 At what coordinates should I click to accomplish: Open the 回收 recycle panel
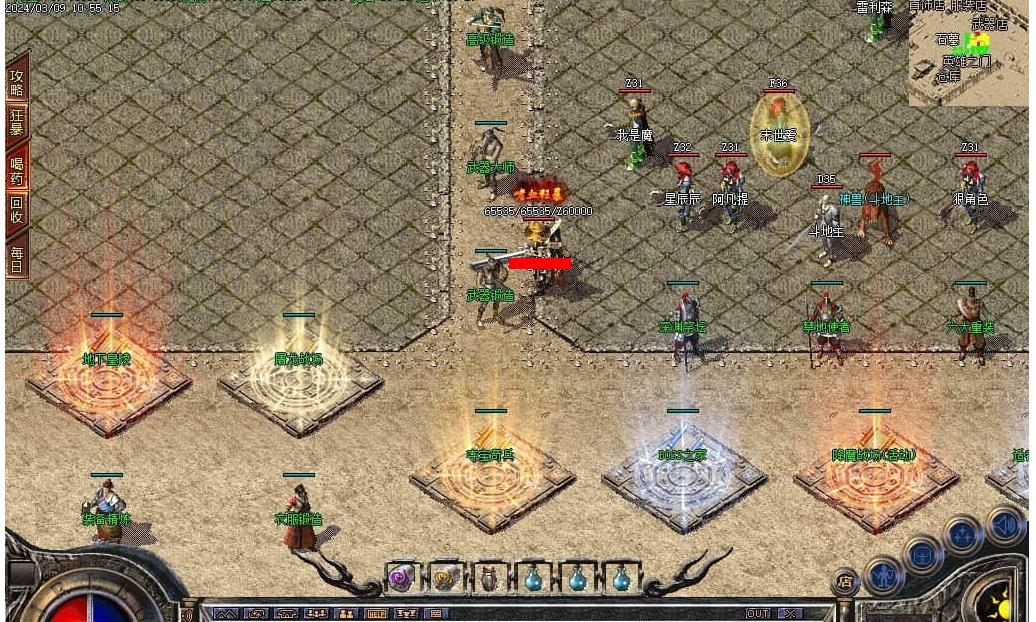[17, 210]
